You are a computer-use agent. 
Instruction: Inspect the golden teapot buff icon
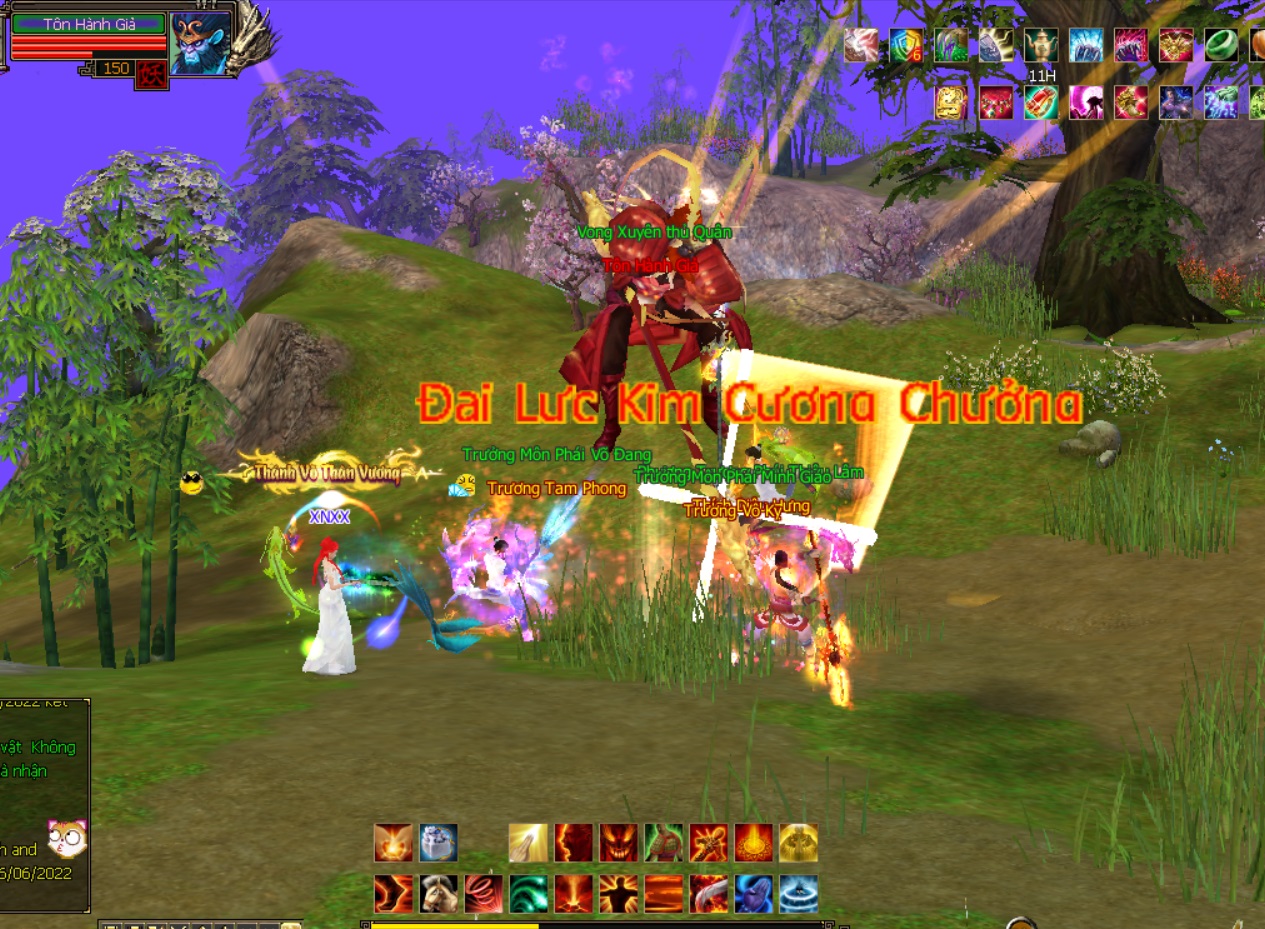[x=1040, y=46]
